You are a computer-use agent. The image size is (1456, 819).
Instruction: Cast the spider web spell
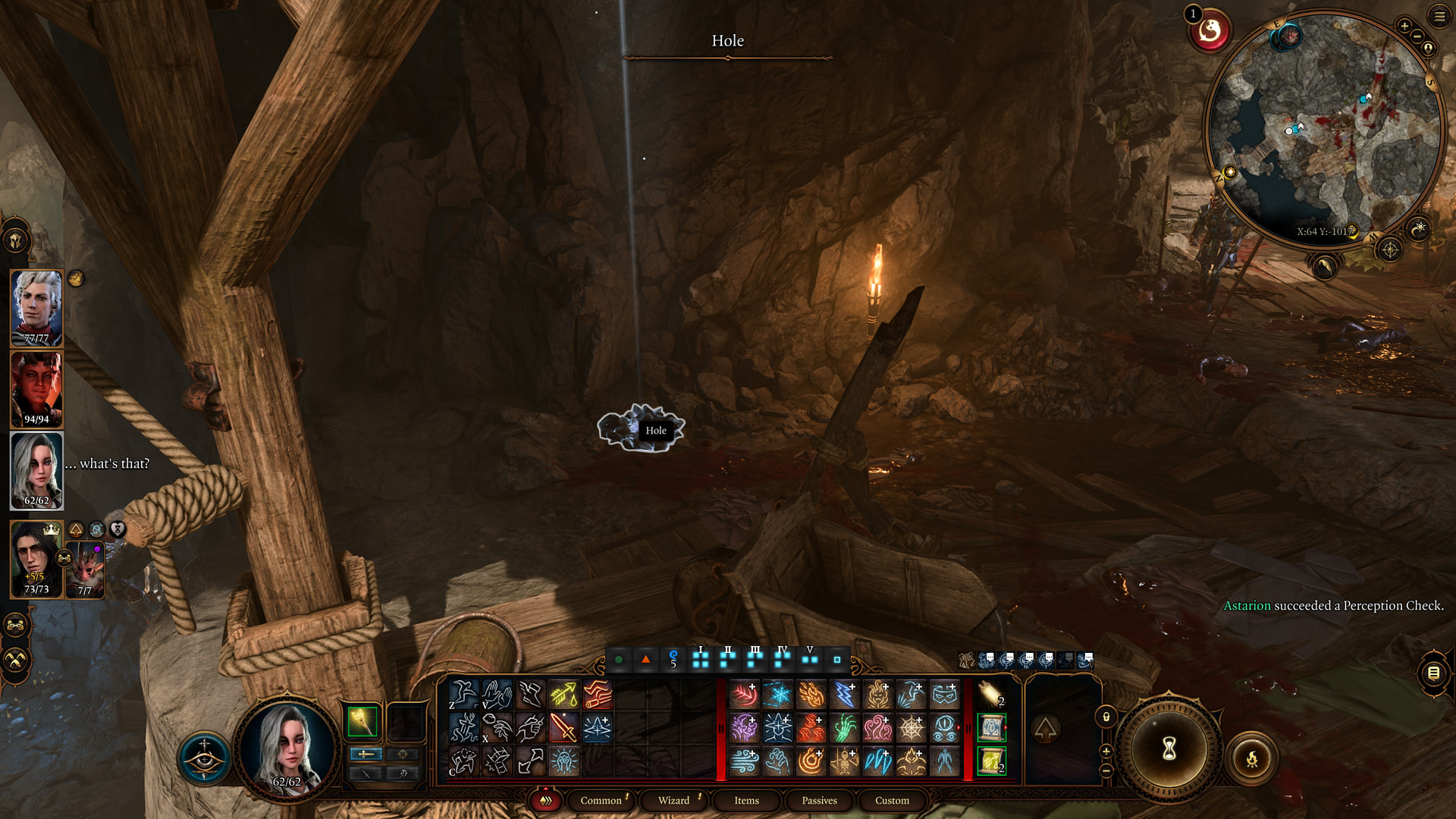(911, 728)
